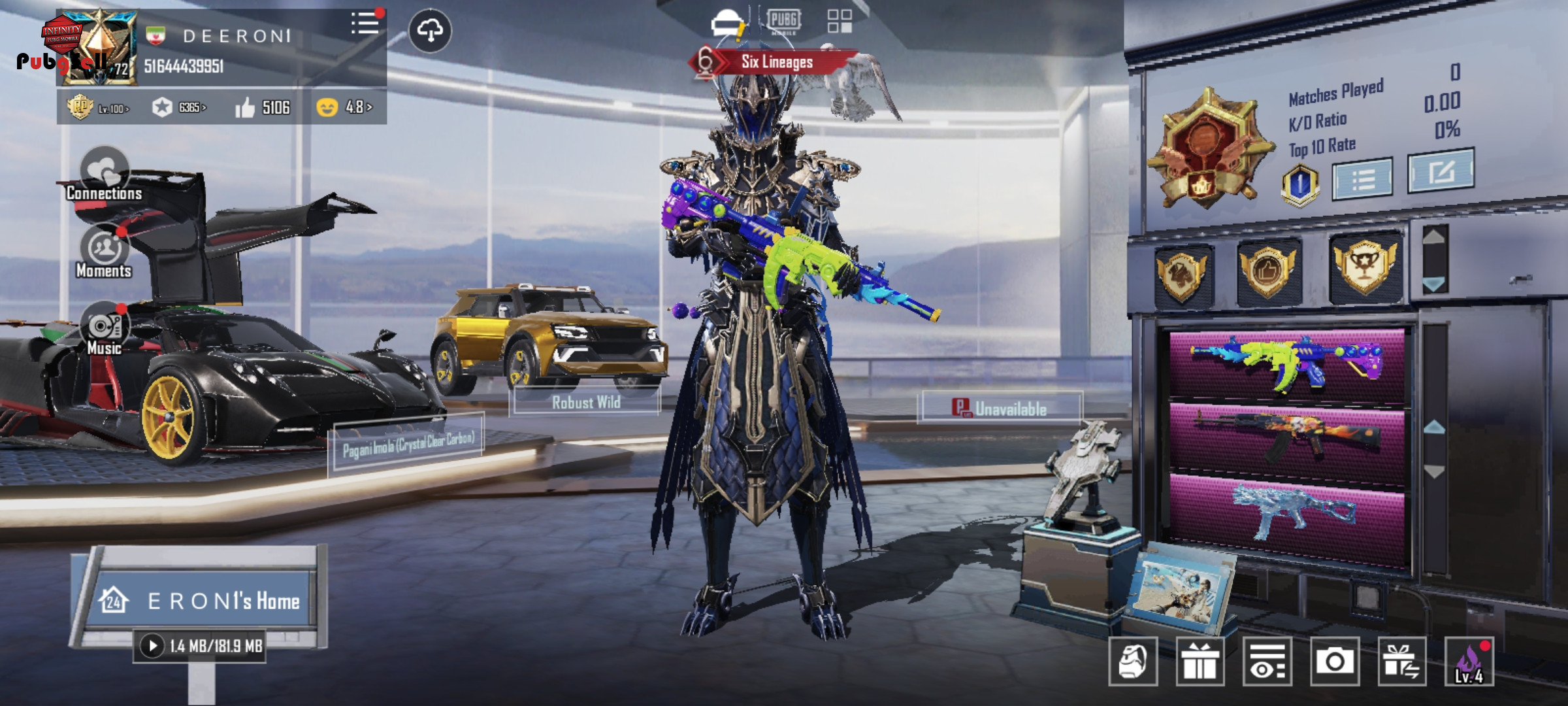
Task: Open the gift box button
Action: [1200, 662]
